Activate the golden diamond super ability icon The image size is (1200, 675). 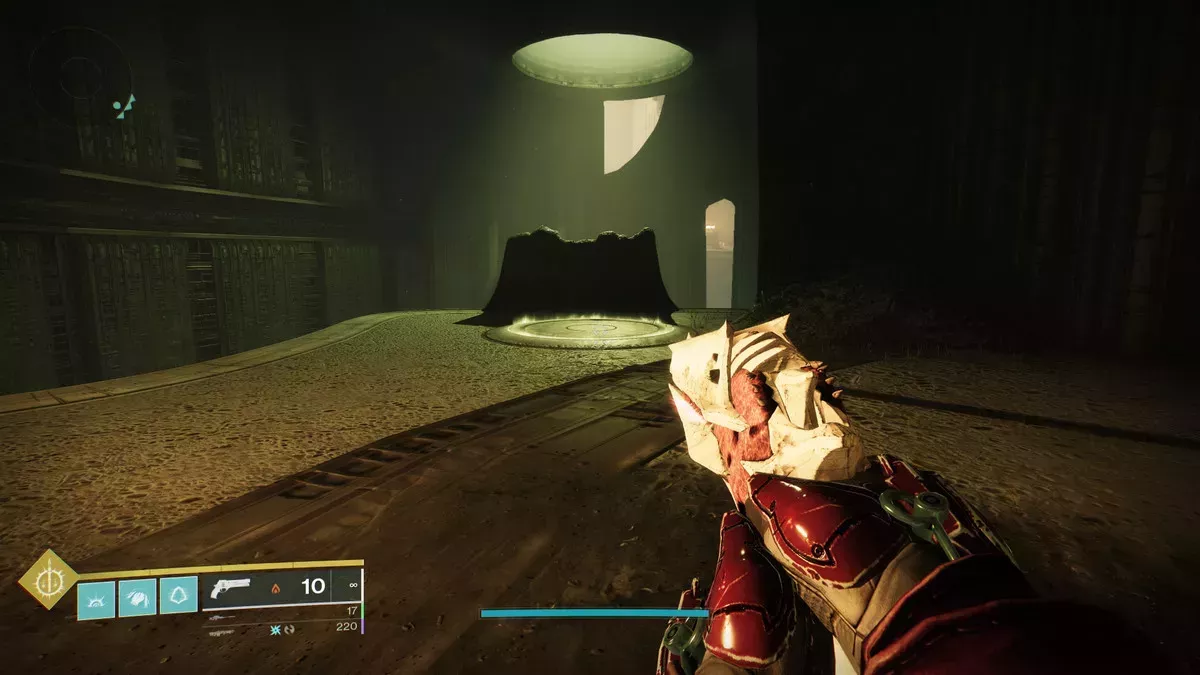48,579
